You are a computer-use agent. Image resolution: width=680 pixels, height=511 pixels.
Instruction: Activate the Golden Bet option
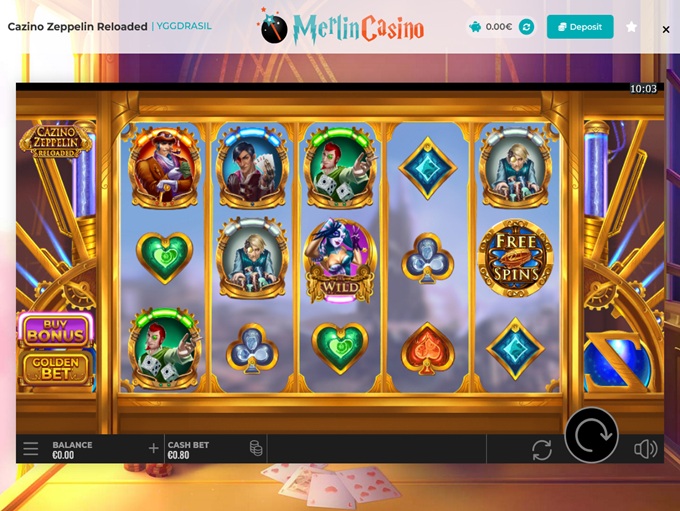(55, 367)
